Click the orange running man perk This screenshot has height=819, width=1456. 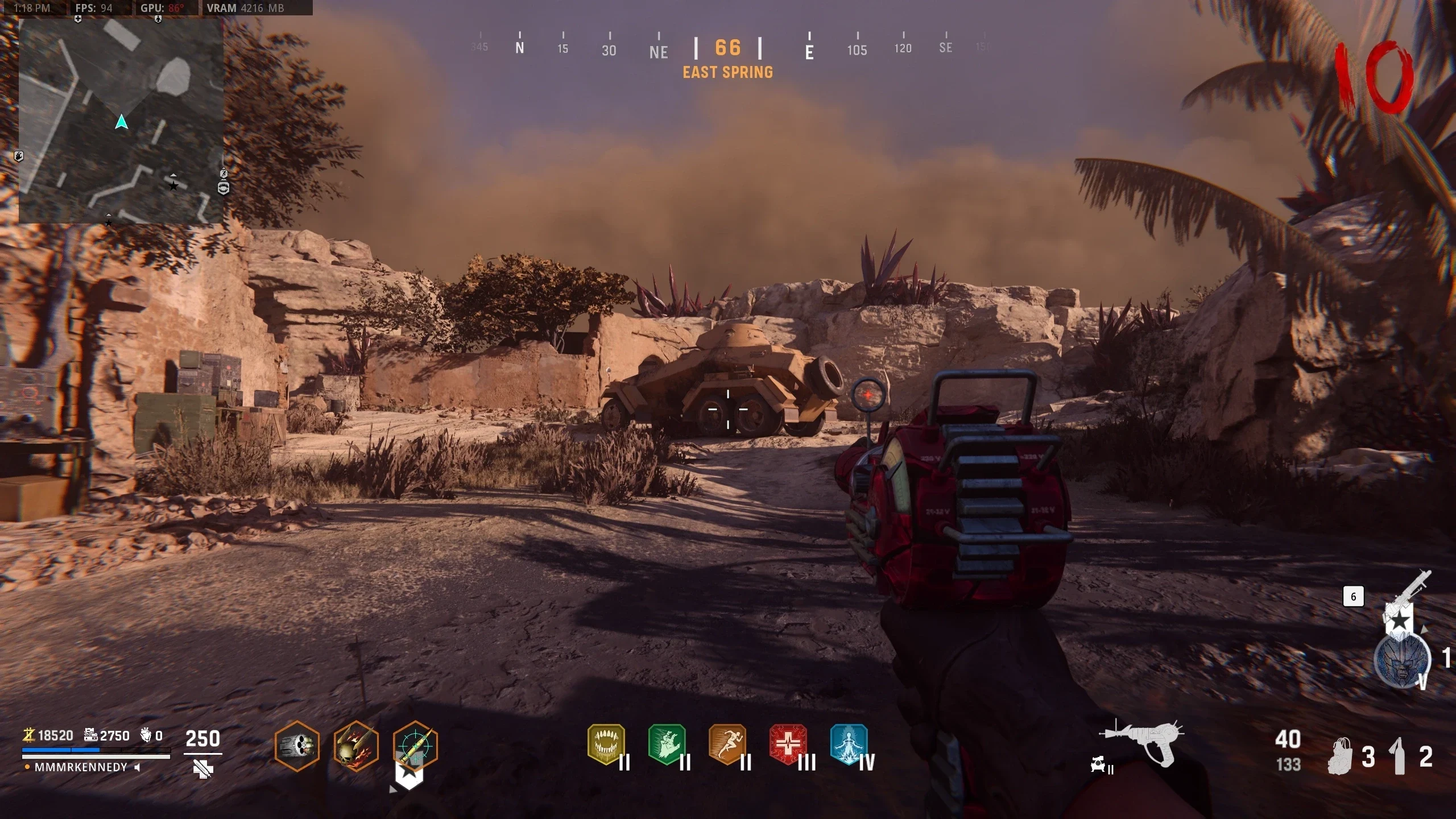coord(727,744)
